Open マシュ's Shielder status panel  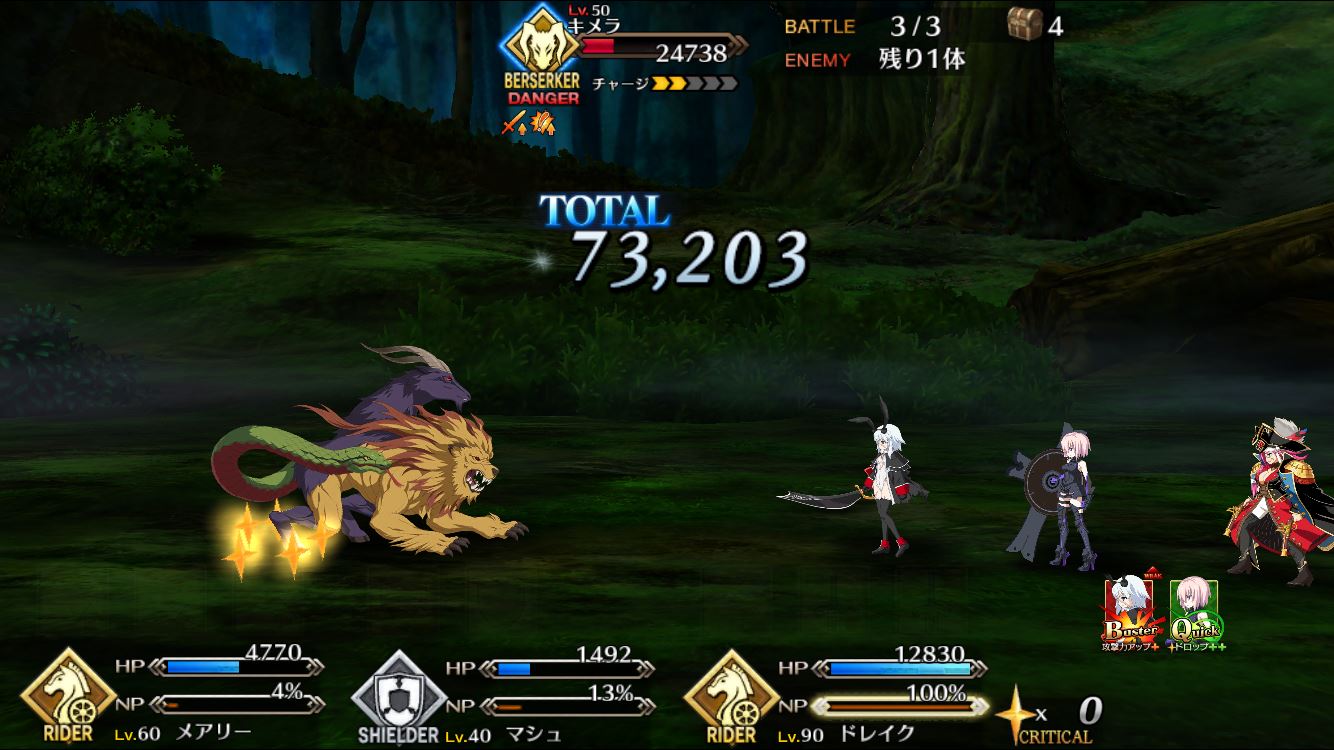(x=397, y=693)
